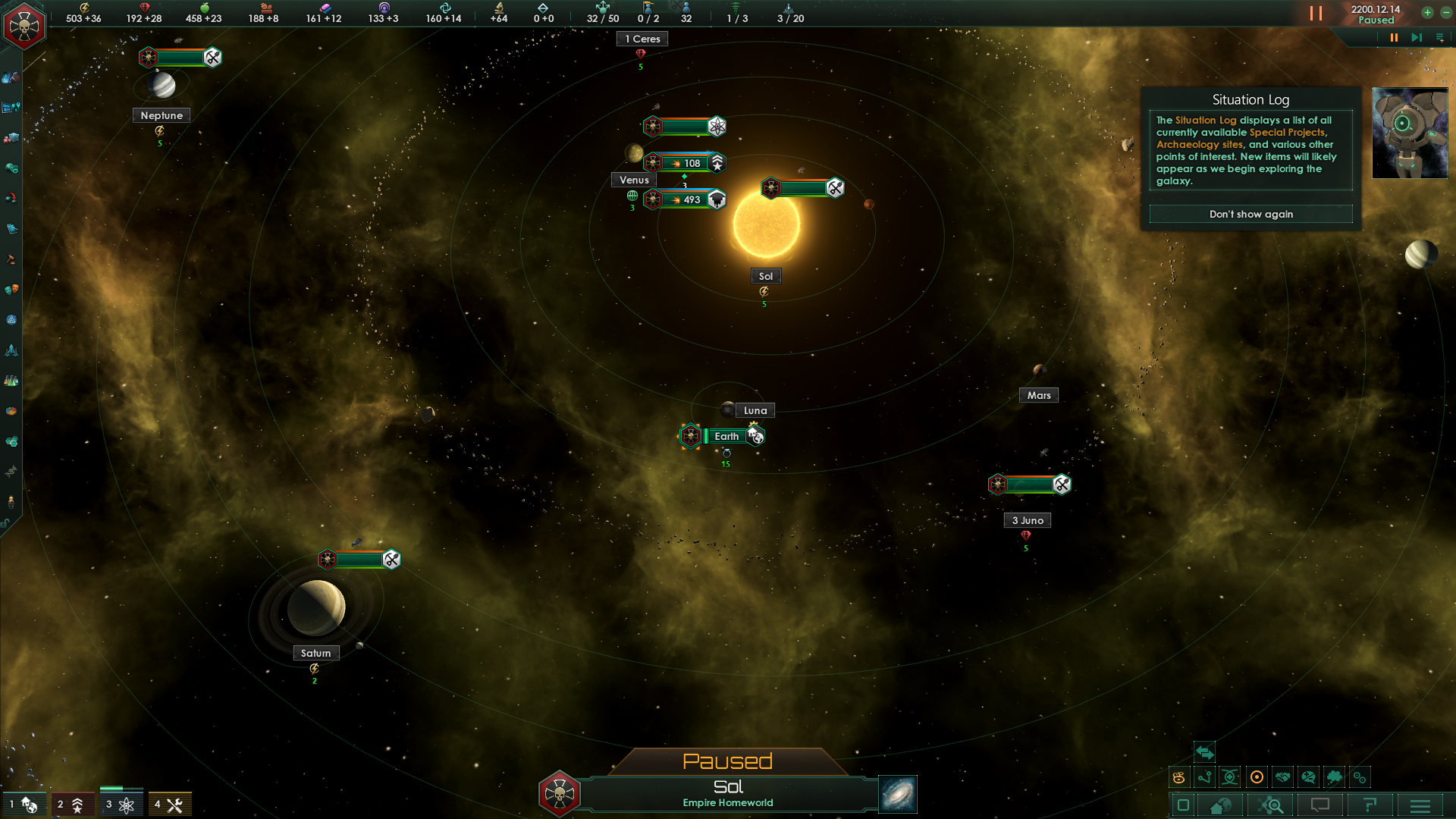1456x819 pixels.
Task: Decrease game speed with the minus button
Action: click(1446, 12)
